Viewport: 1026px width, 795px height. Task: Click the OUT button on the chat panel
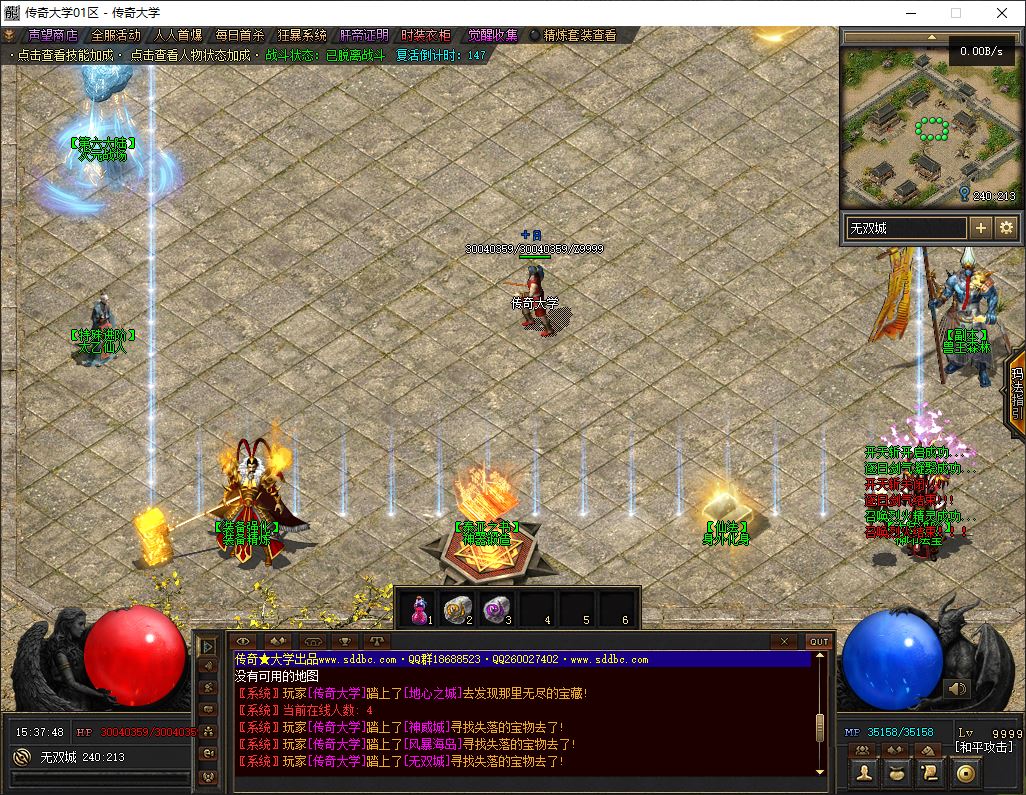(818, 641)
